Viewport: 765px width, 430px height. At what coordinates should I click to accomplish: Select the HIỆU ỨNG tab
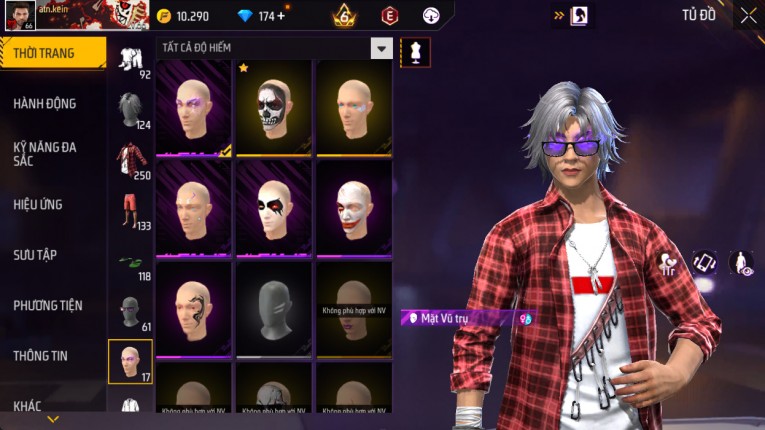point(38,204)
